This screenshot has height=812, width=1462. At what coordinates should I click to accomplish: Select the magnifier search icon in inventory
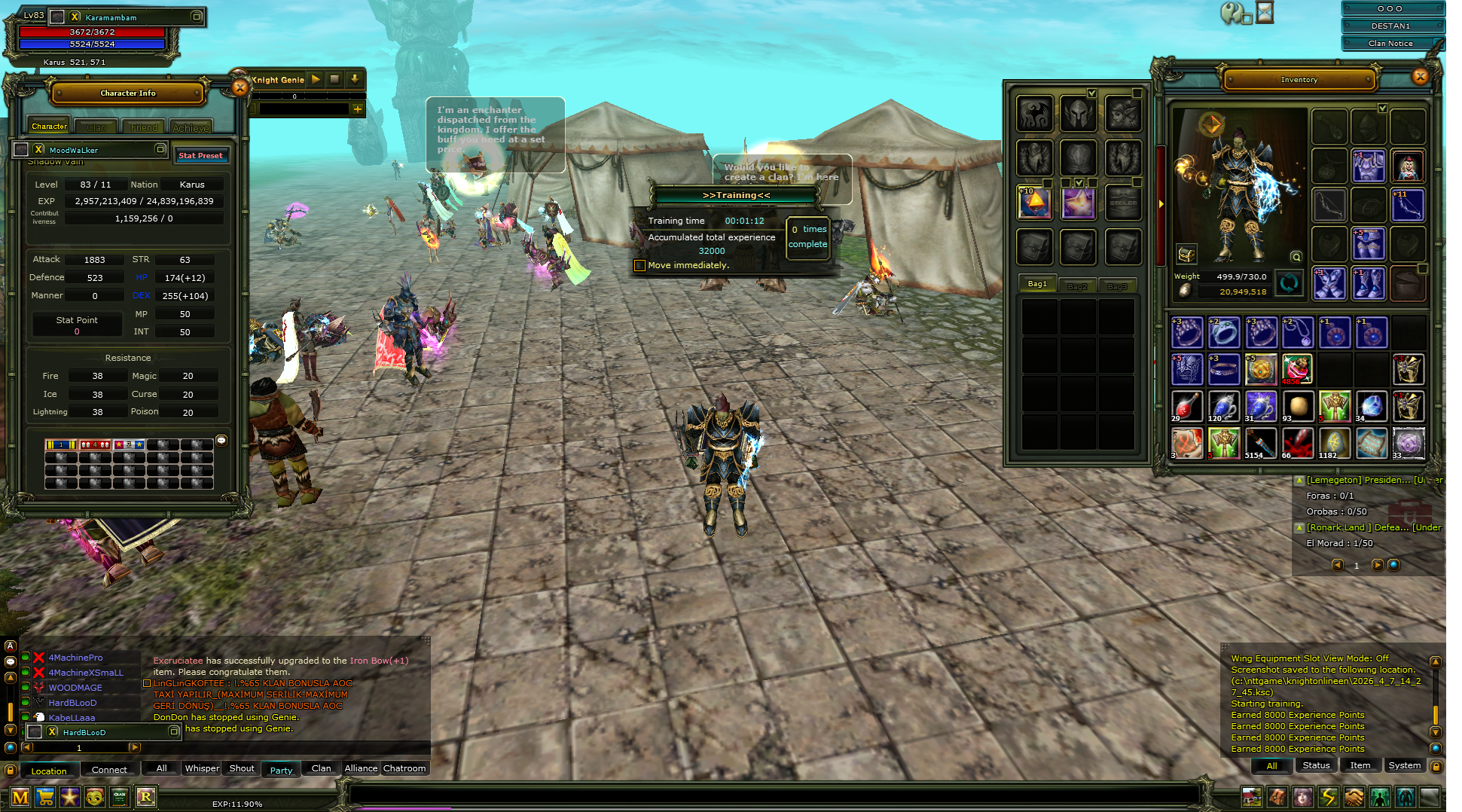[1295, 257]
